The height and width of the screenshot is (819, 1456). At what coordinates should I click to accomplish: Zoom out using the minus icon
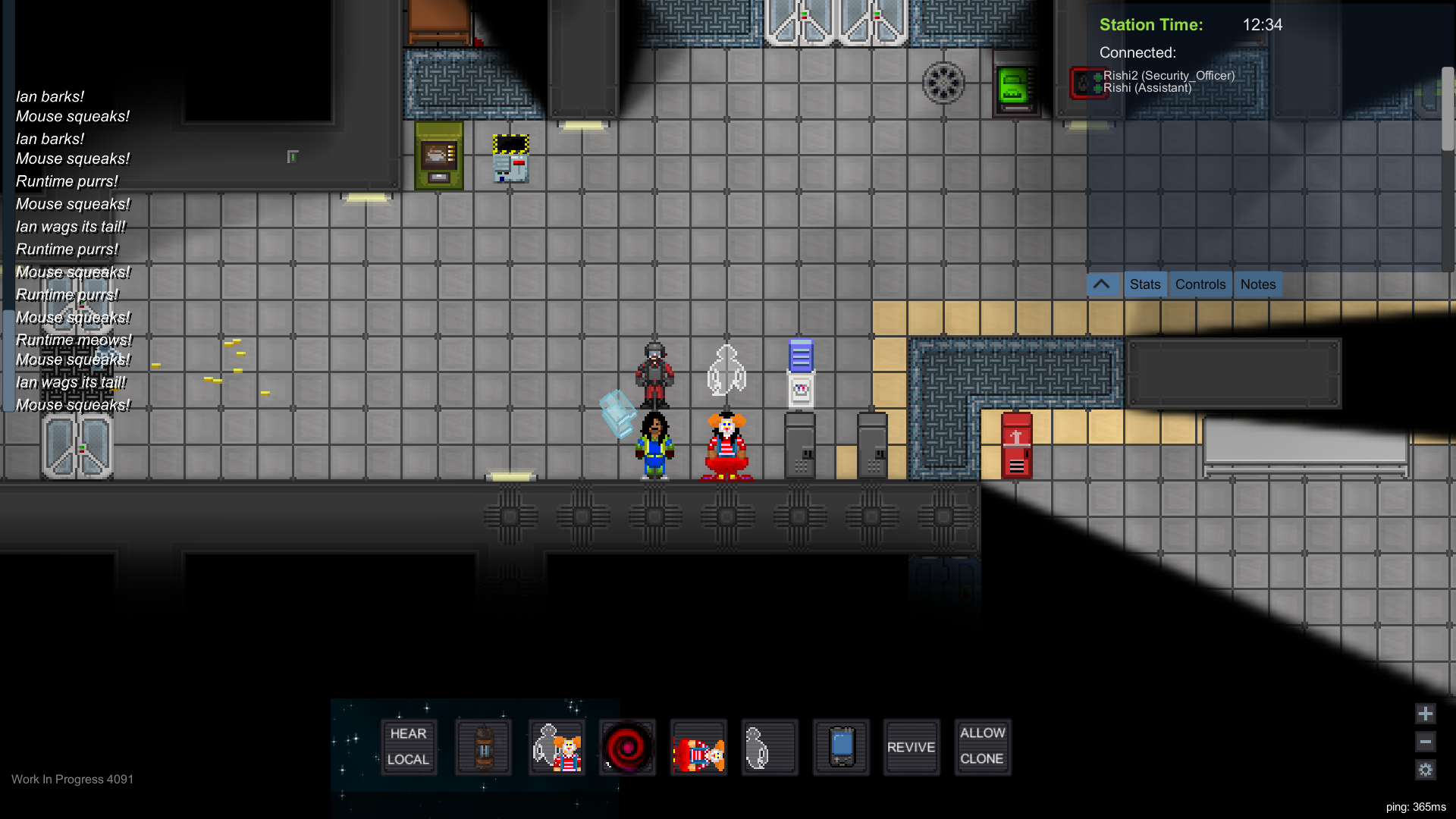coord(1425,742)
